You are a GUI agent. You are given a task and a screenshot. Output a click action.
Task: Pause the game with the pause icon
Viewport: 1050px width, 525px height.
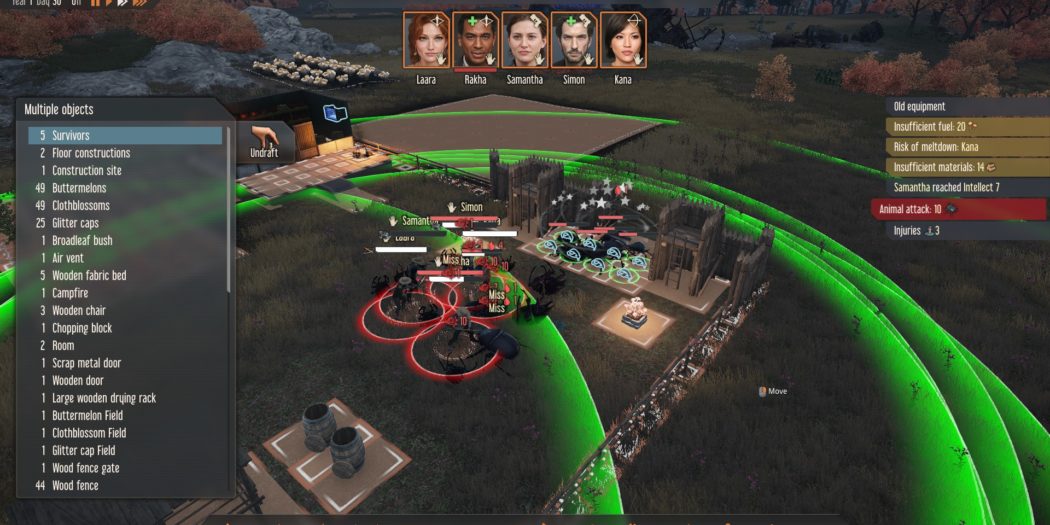(x=96, y=3)
